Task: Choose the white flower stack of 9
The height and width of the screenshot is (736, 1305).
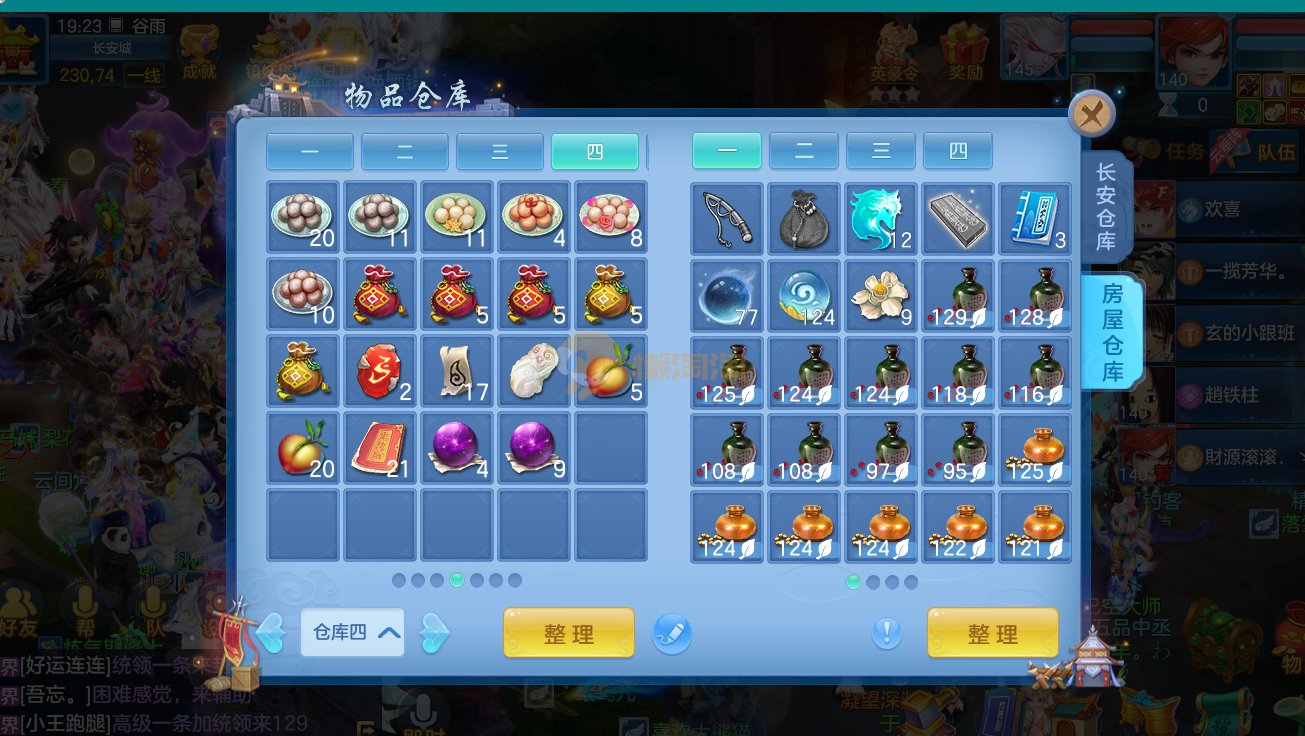Action: tap(880, 295)
